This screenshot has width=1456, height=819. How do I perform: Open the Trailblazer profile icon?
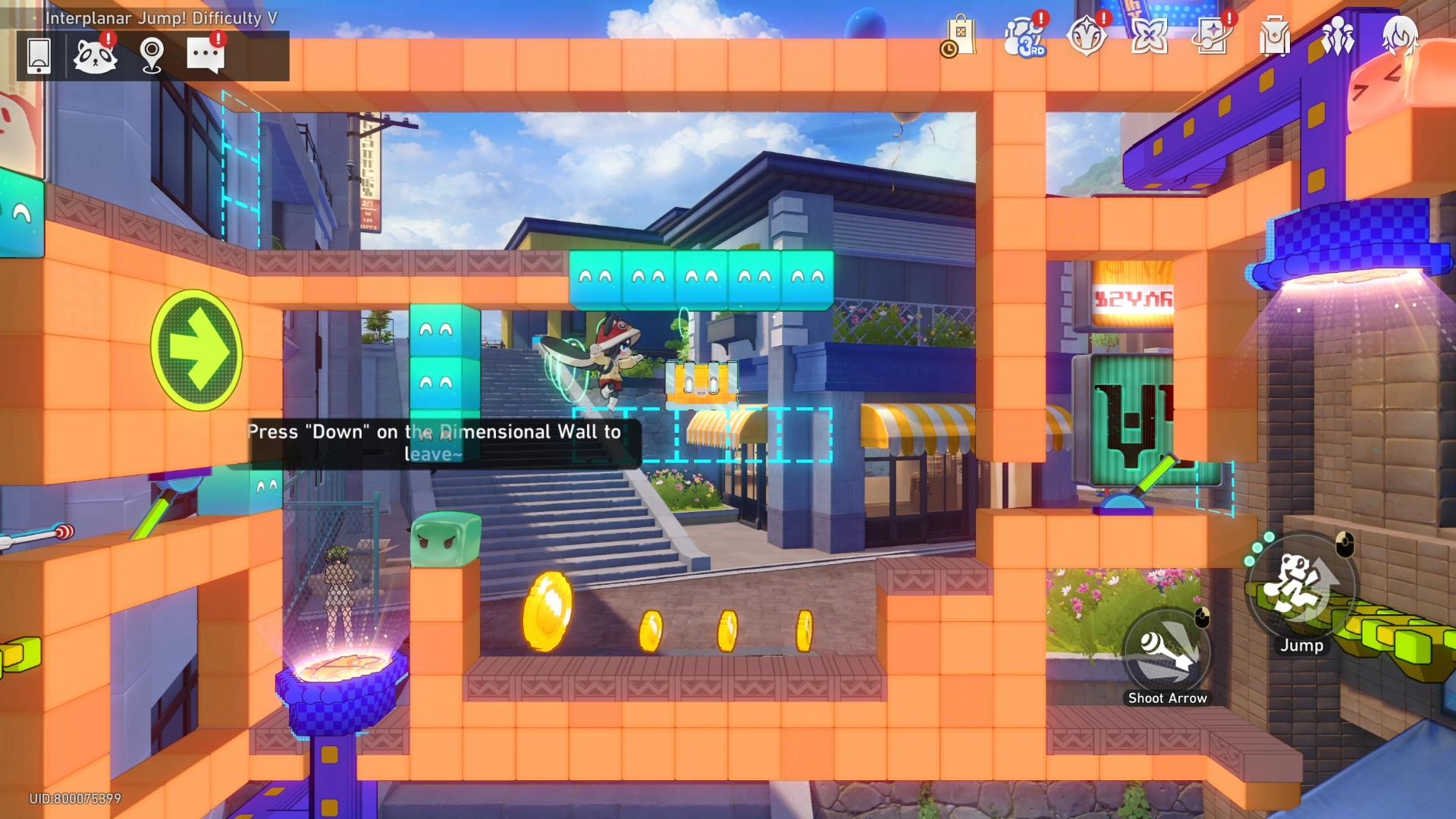1401,36
